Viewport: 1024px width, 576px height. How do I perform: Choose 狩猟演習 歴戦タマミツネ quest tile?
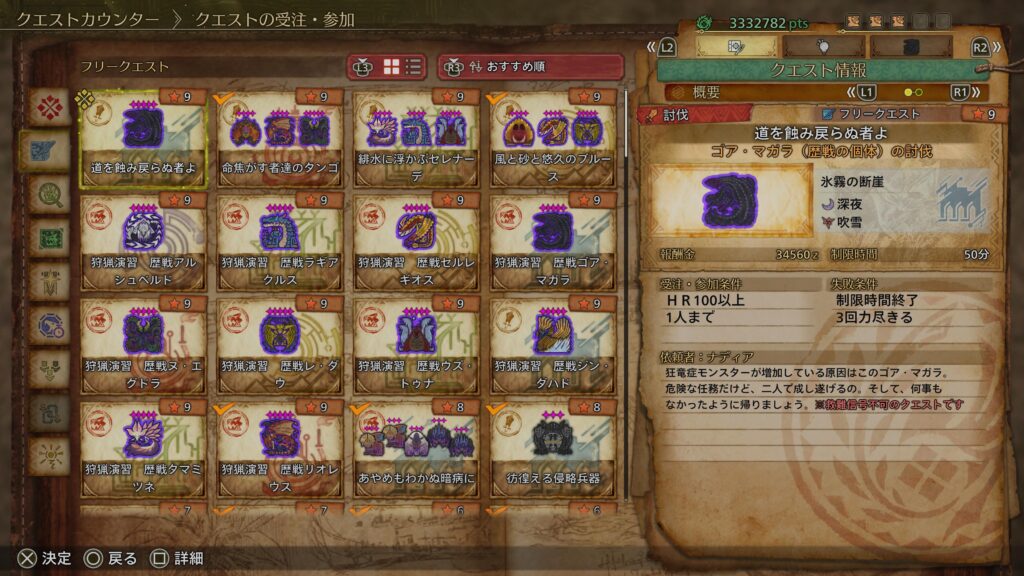[143, 449]
